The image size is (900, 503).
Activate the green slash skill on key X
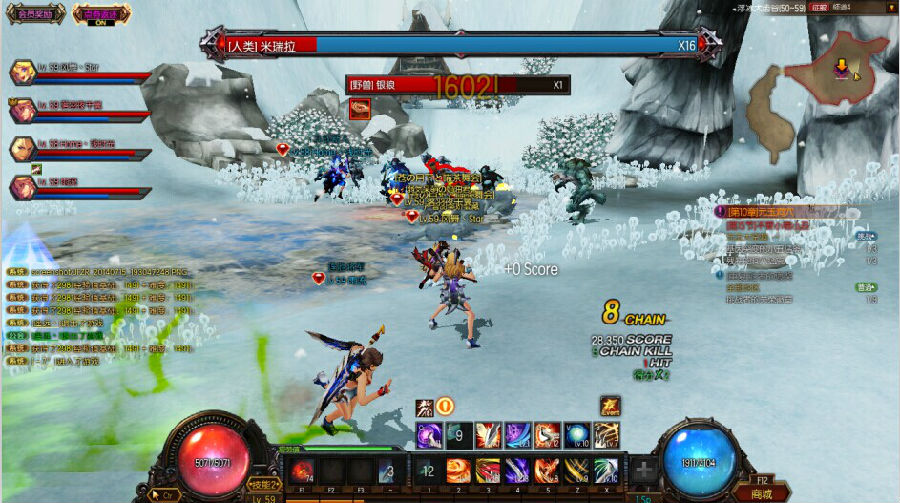tap(606, 471)
